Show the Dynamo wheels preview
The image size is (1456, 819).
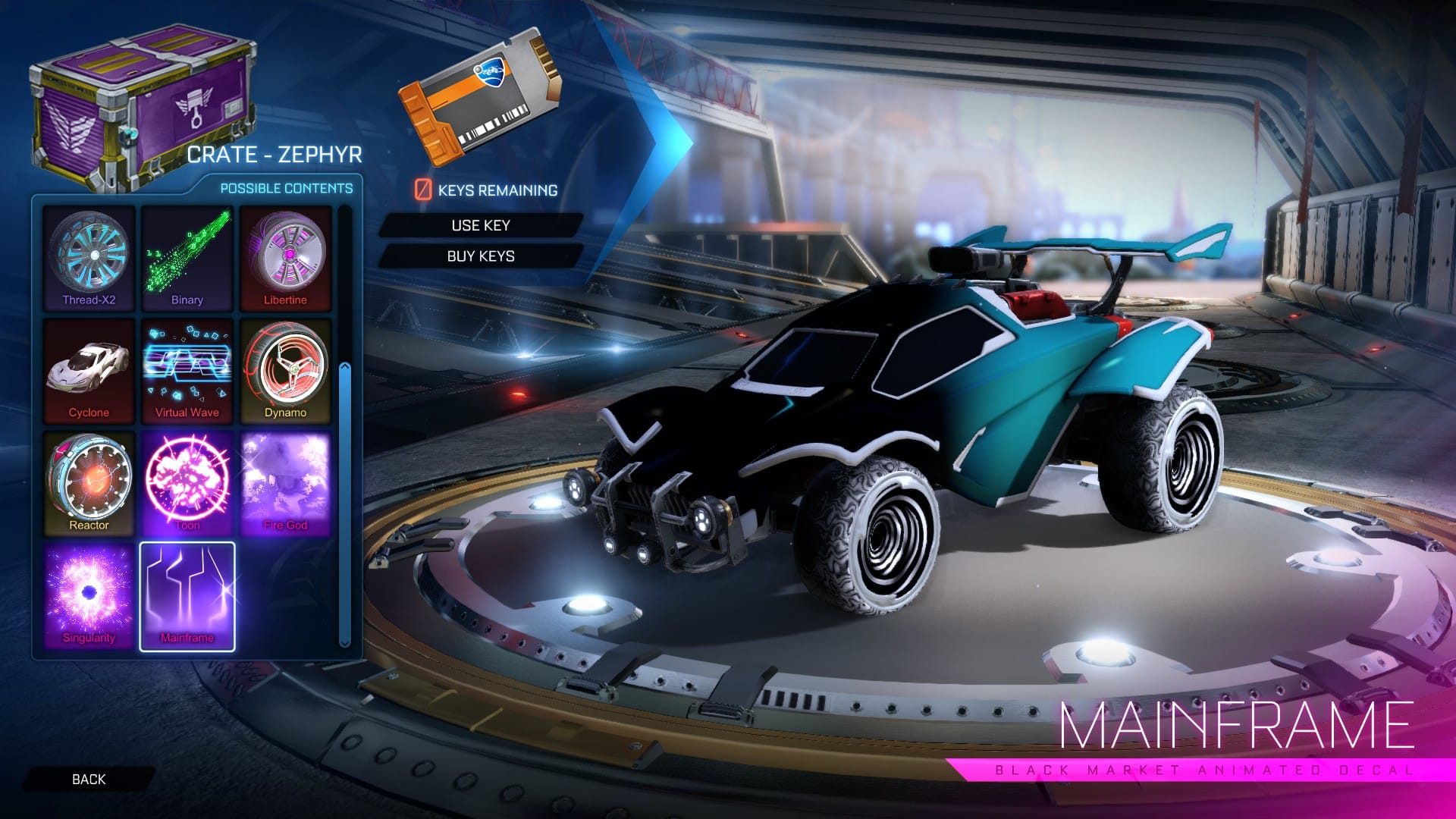coord(286,371)
